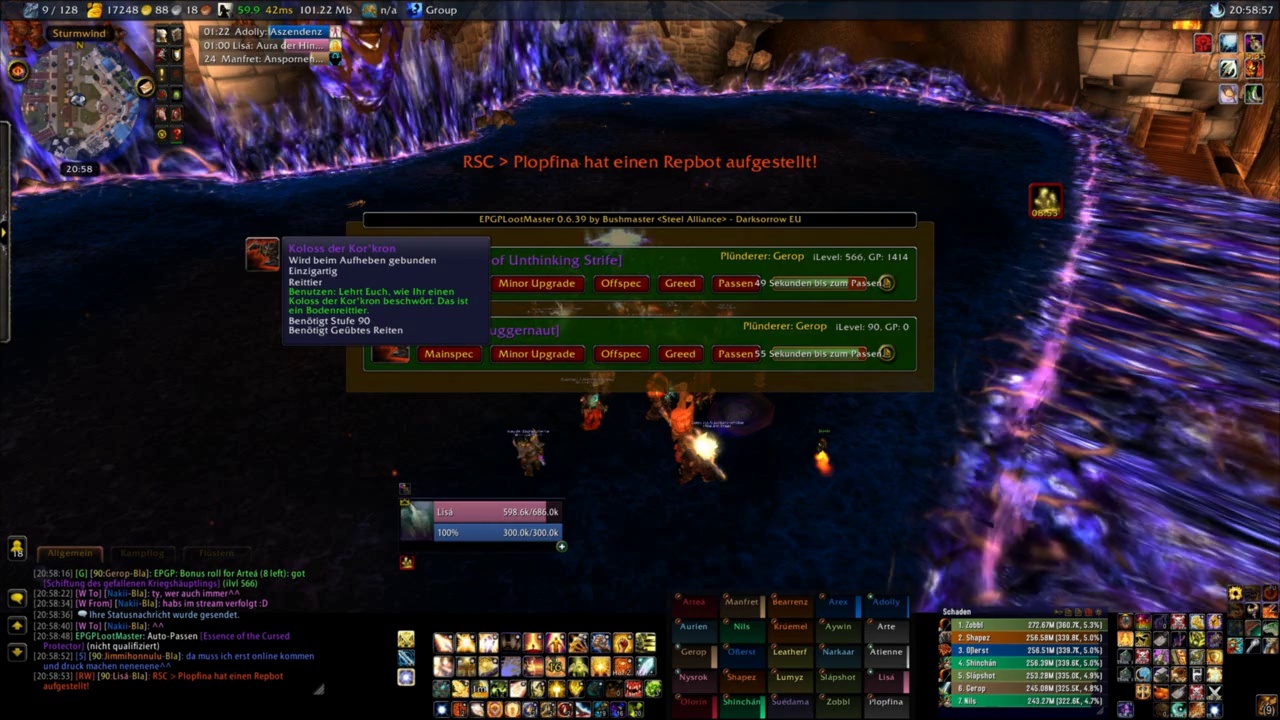Click Arteá's raid frame
The image size is (1280, 720).
point(693,602)
